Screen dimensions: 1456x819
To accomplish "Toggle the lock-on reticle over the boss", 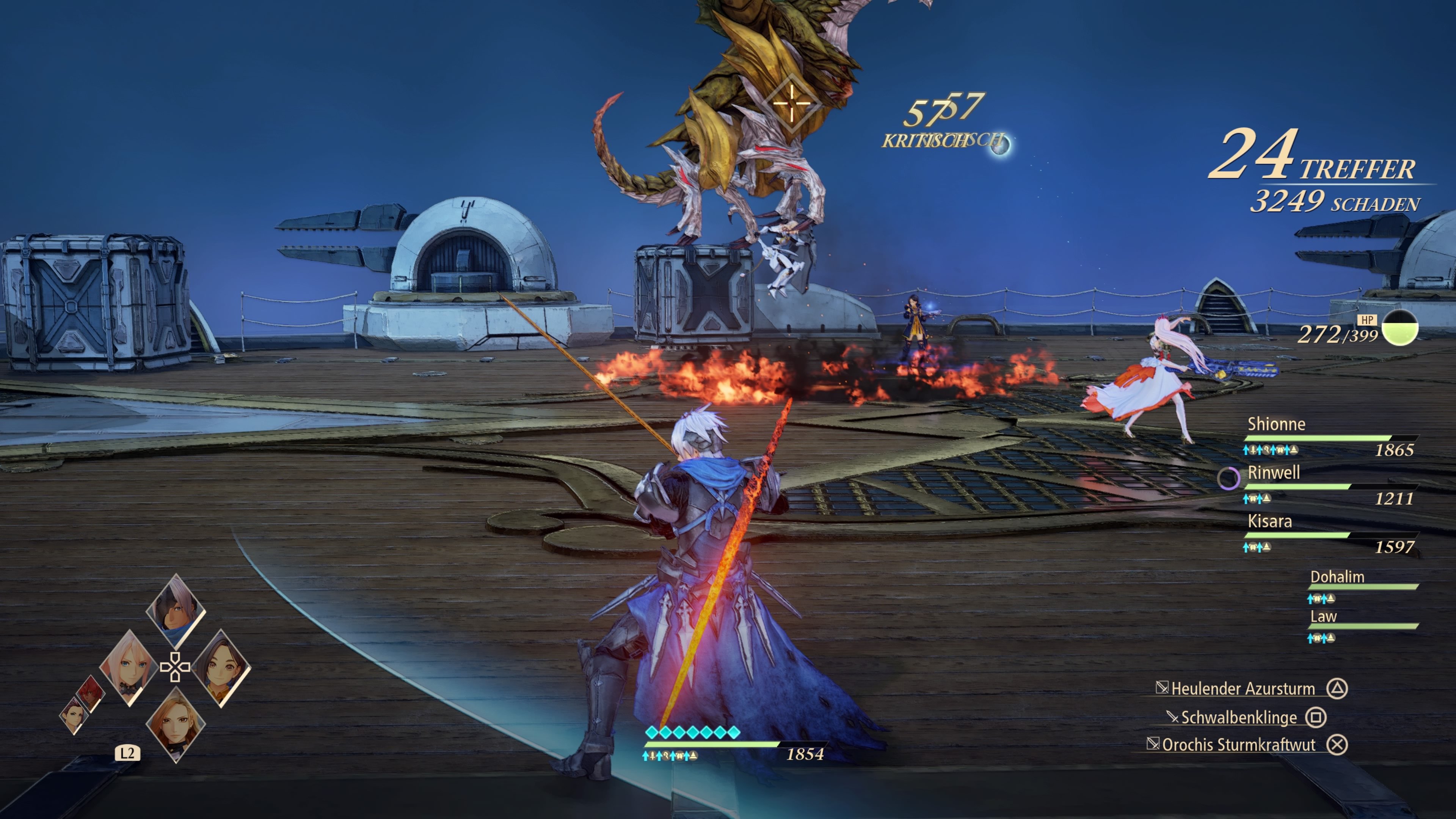I will [x=791, y=103].
